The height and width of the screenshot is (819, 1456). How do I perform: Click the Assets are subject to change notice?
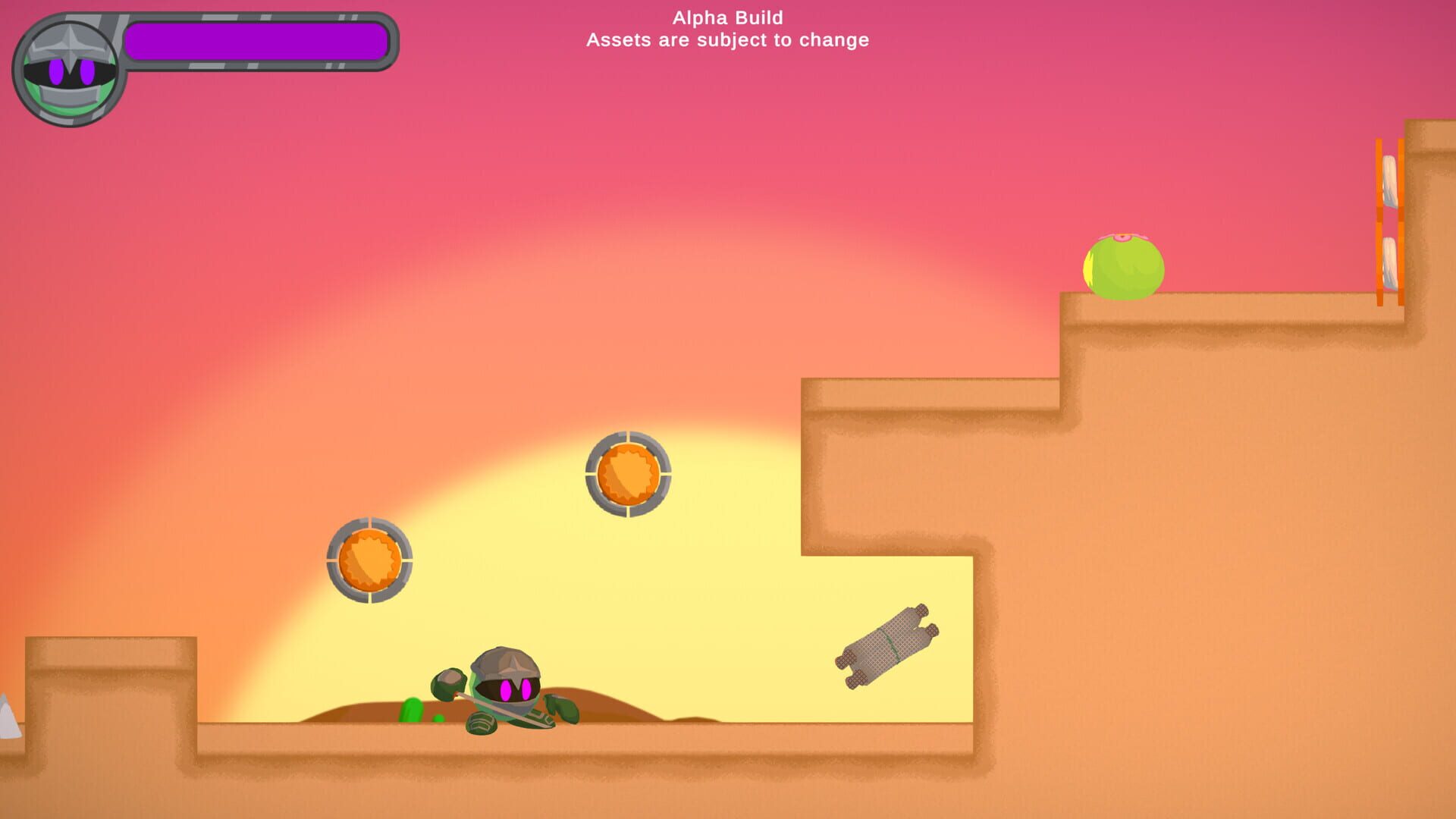tap(726, 41)
